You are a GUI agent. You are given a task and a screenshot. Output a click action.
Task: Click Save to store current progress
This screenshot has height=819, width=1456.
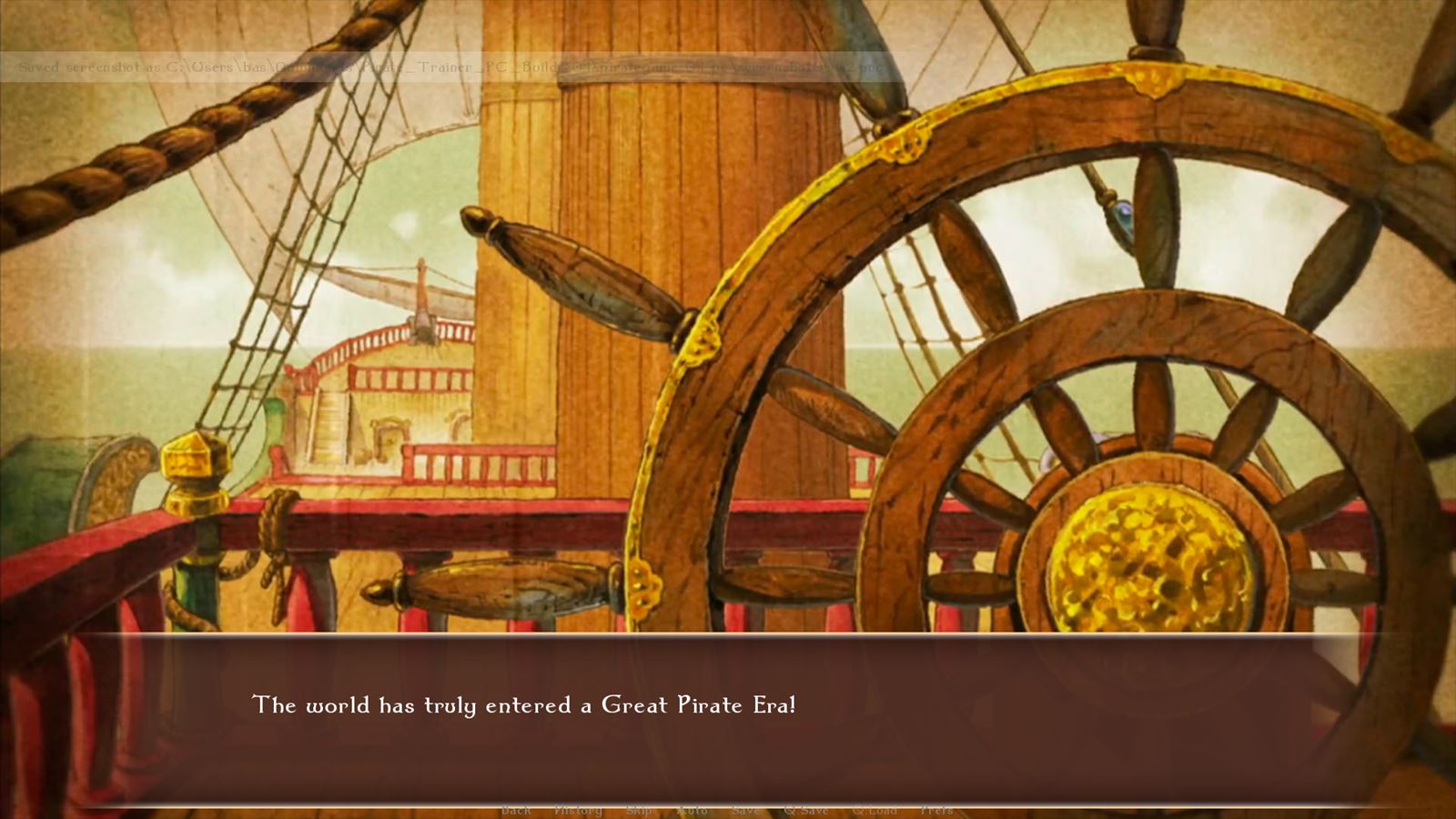745,809
